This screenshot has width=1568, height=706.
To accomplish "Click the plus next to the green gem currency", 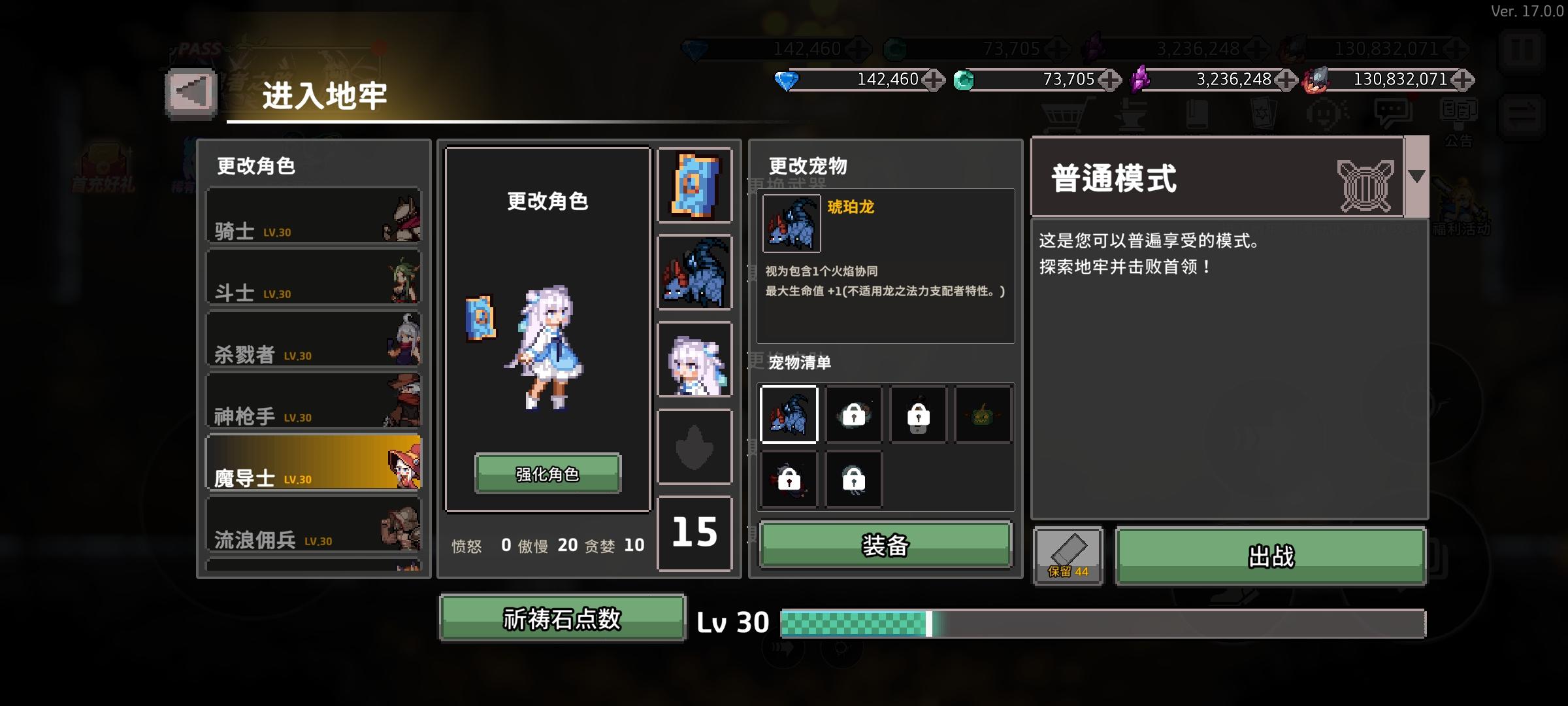I will point(1109,80).
